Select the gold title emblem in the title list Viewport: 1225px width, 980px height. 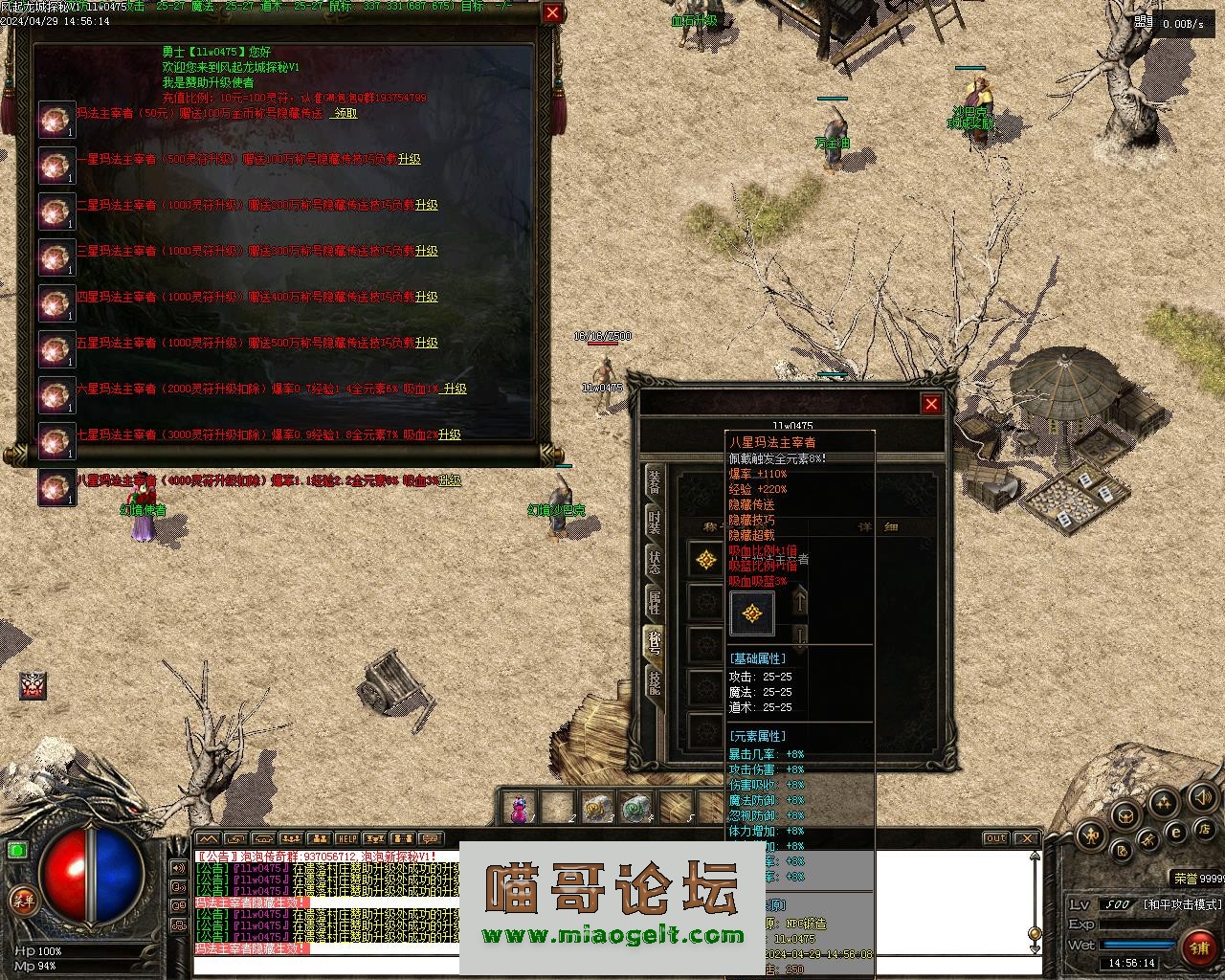coord(707,560)
